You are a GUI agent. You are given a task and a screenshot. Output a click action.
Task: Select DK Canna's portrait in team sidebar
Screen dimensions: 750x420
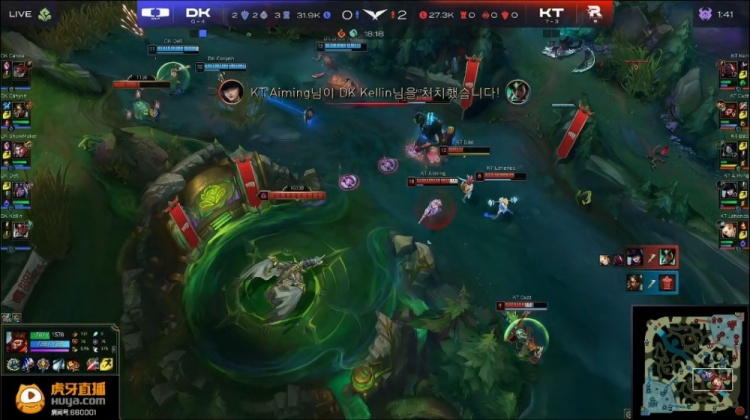[20, 68]
